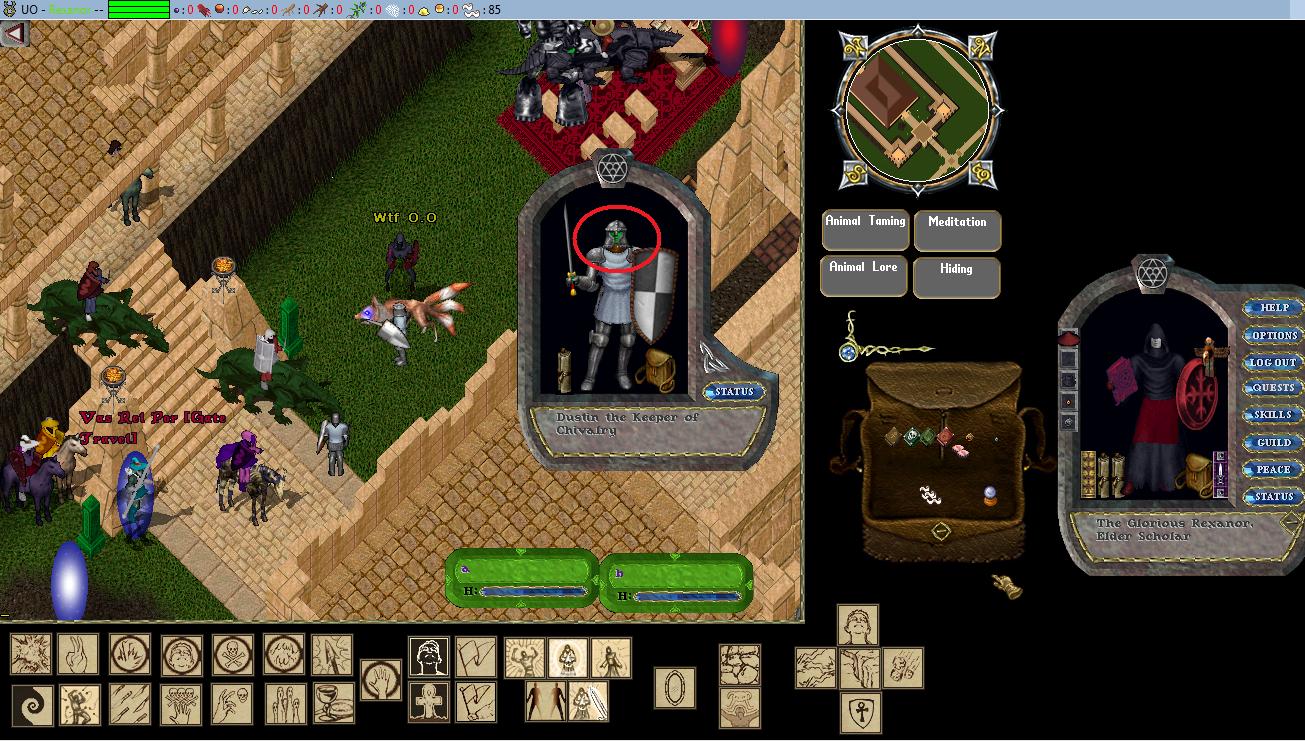
Task: Open the GUILD menu
Action: click(1273, 442)
